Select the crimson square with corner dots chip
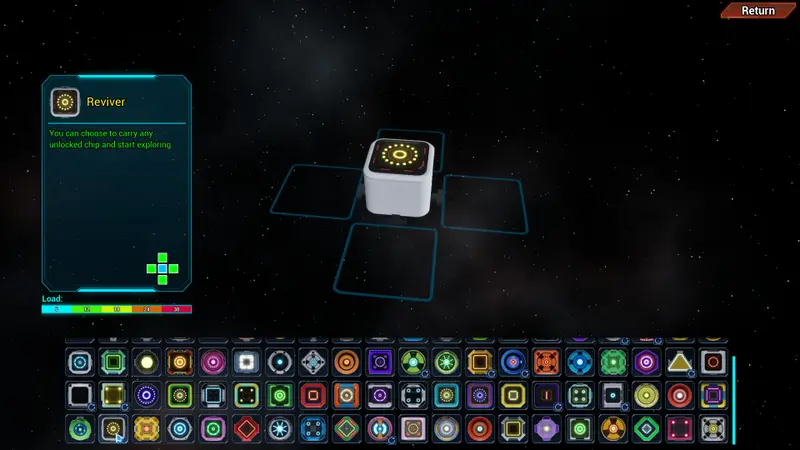 (680, 429)
